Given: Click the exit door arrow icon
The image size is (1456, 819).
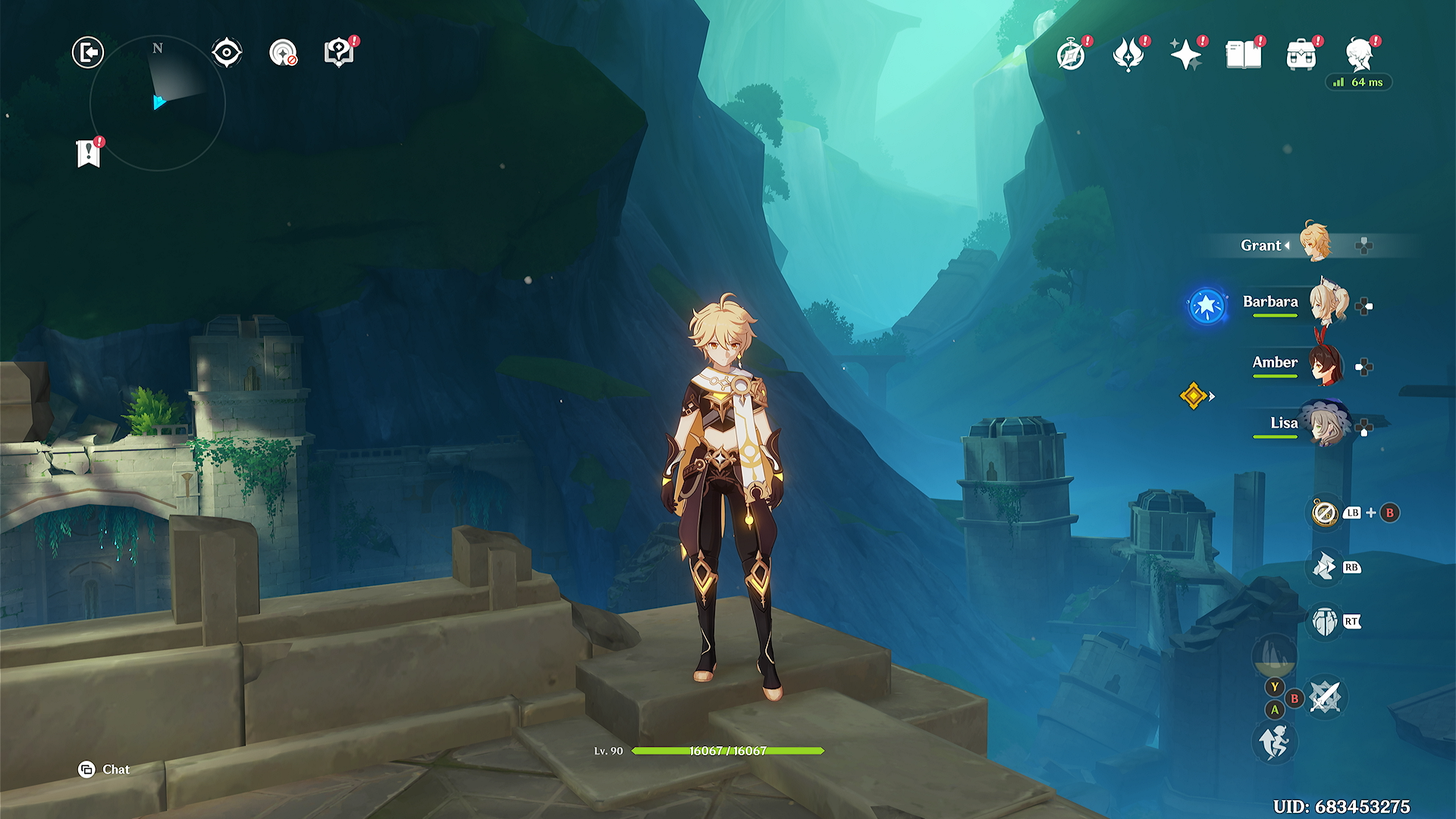Looking at the screenshot, I should coord(88,53).
